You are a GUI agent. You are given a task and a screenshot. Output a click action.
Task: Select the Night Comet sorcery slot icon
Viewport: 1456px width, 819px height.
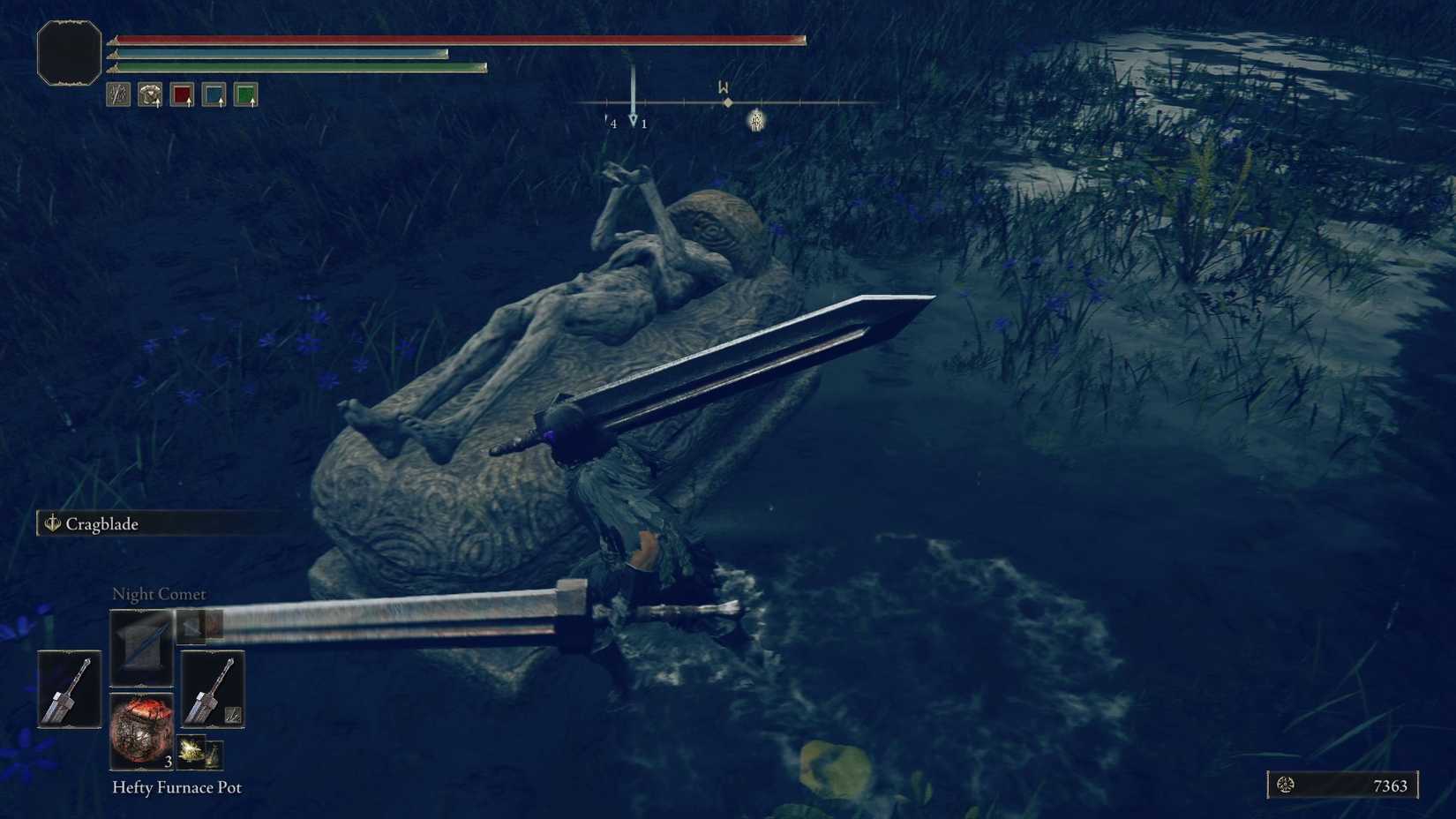(x=140, y=646)
